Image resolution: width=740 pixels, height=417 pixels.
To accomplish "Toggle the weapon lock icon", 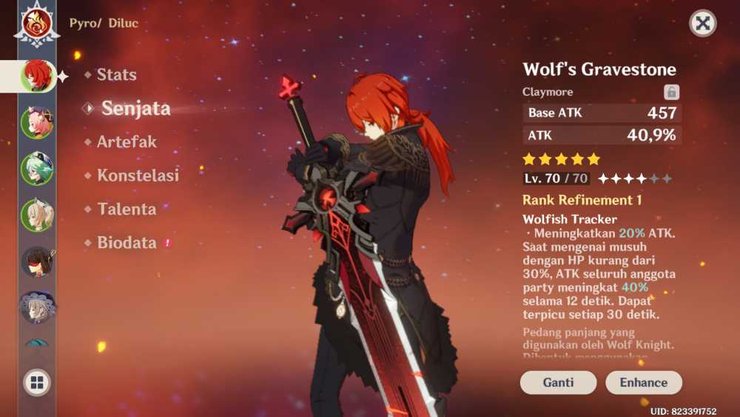I will (x=671, y=91).
